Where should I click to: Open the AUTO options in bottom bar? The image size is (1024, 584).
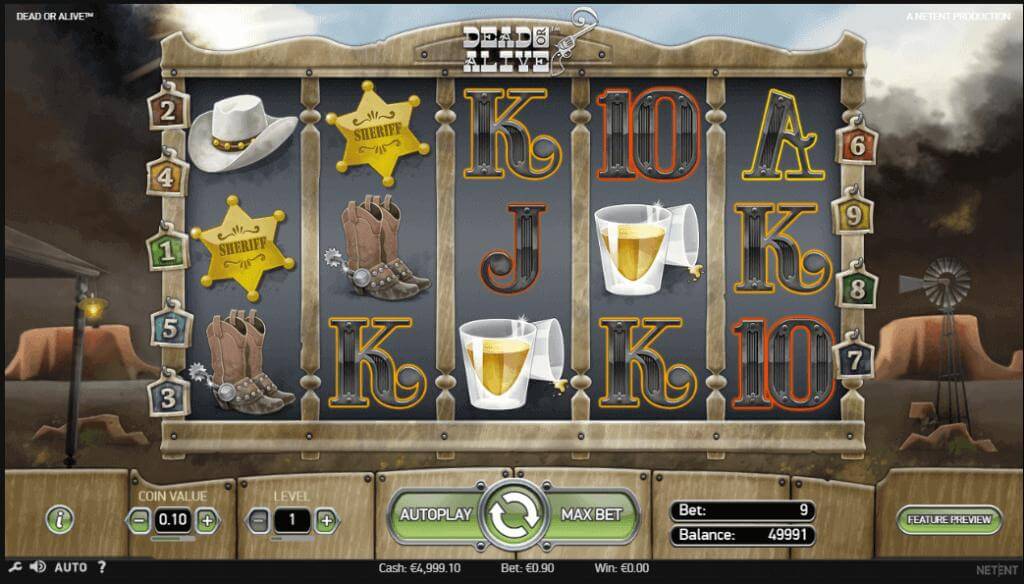pyautogui.click(x=70, y=567)
